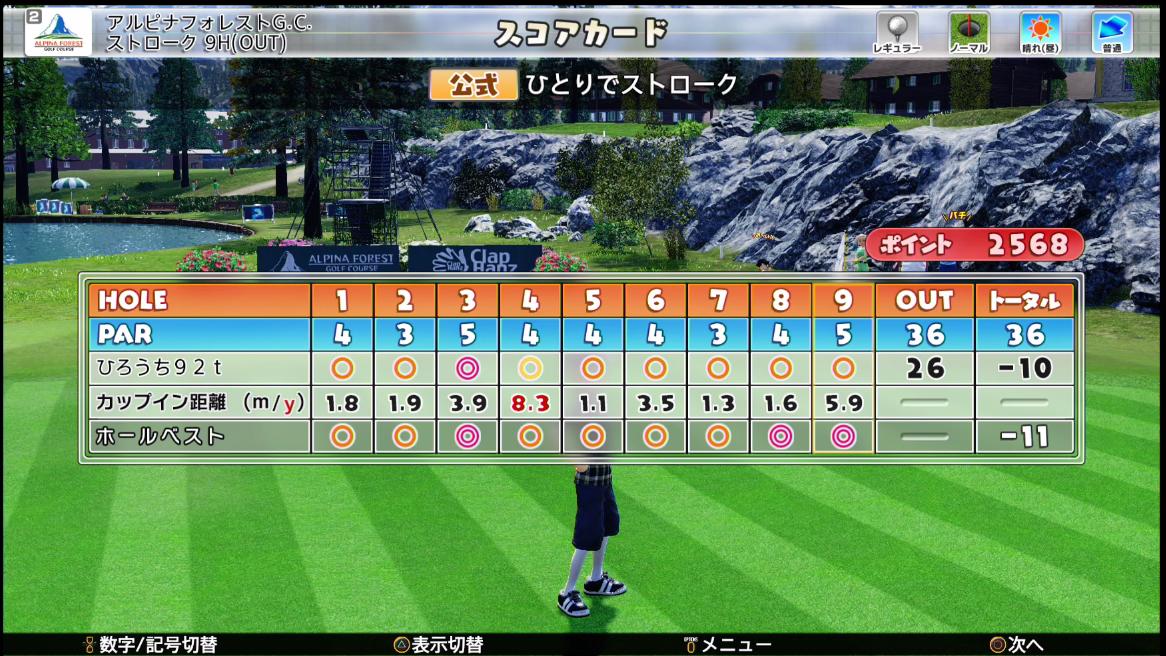Viewport: 1166px width, 656px height.
Task: Click the レギュラー tee icon
Action: click(x=896, y=31)
